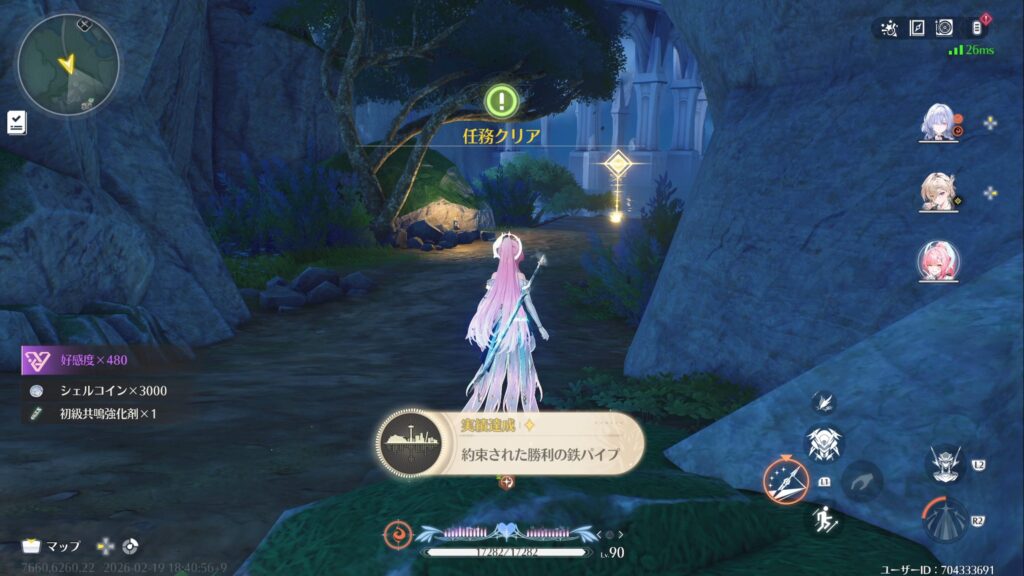This screenshot has width=1024, height=576.
Task: Open the camera icon in top bar
Action: pyautogui.click(x=944, y=28)
